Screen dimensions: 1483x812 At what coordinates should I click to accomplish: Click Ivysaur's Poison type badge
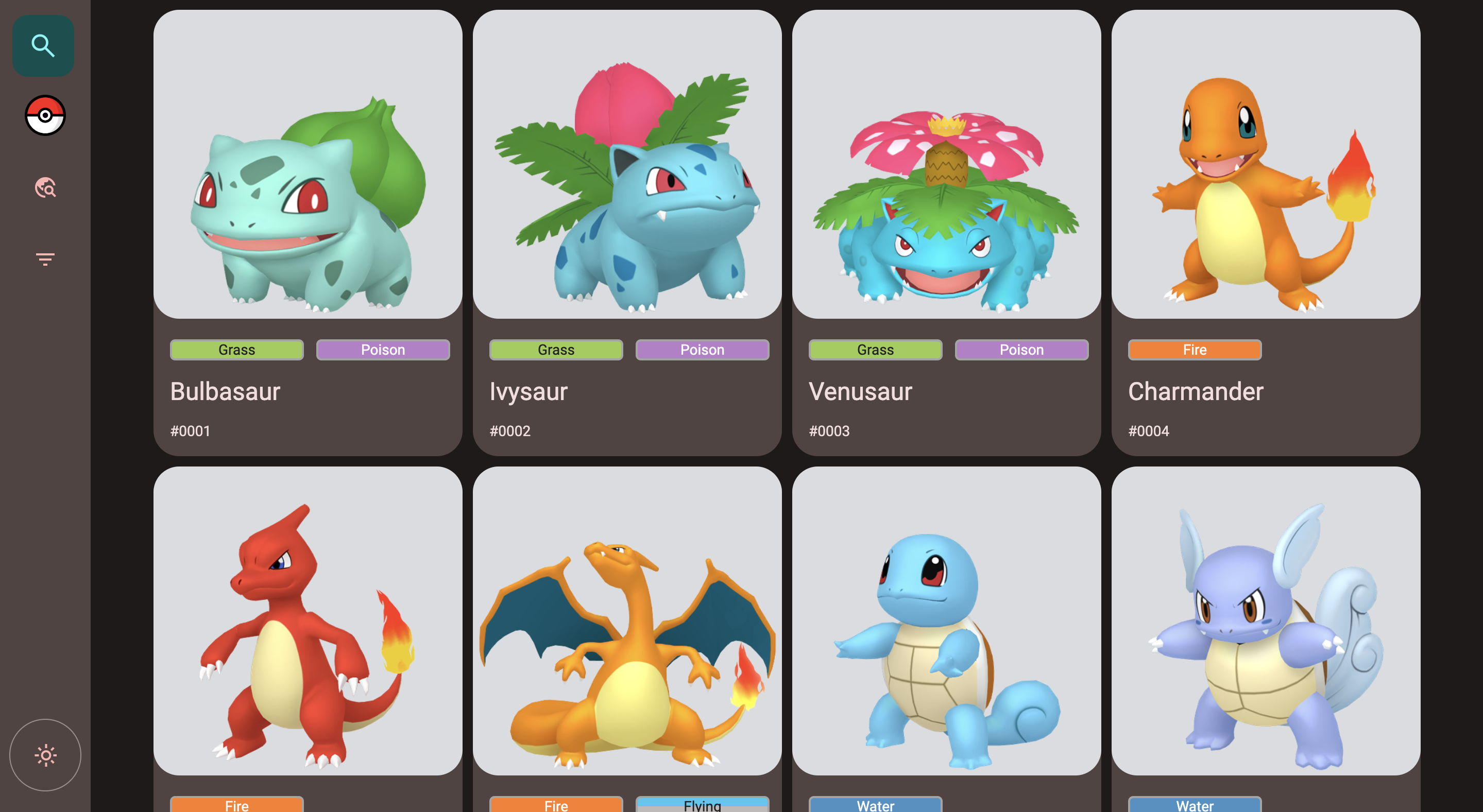click(x=702, y=350)
